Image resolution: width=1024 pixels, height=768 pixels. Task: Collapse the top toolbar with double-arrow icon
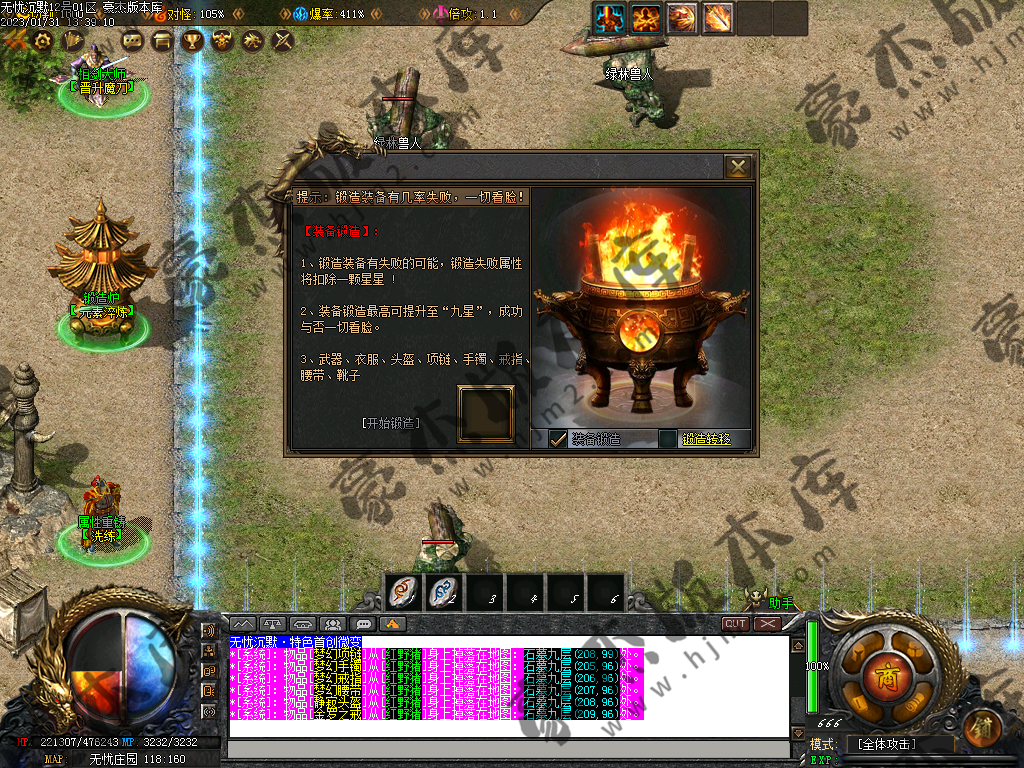[x=15, y=40]
